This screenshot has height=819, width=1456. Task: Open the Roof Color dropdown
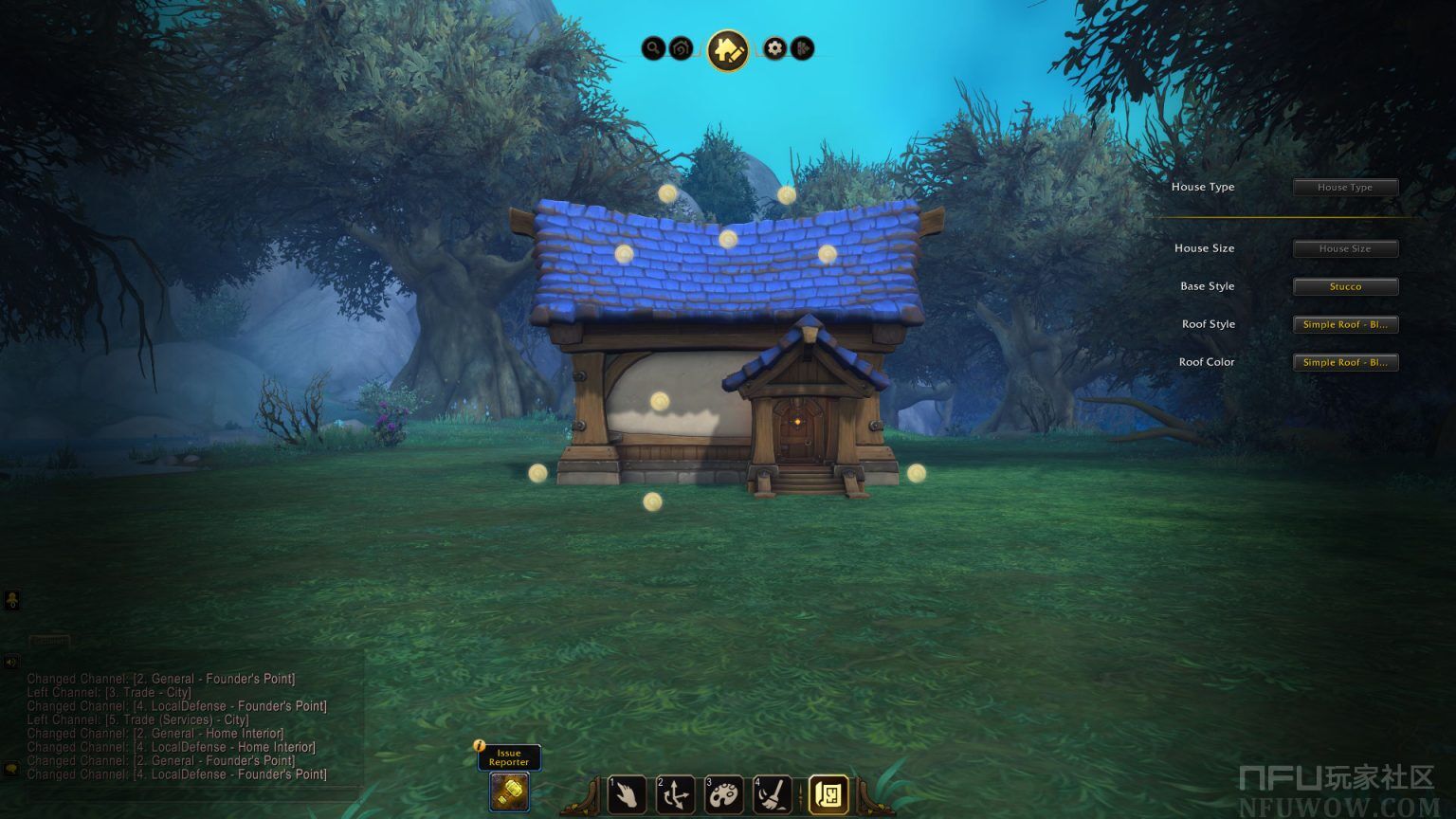pos(1345,362)
